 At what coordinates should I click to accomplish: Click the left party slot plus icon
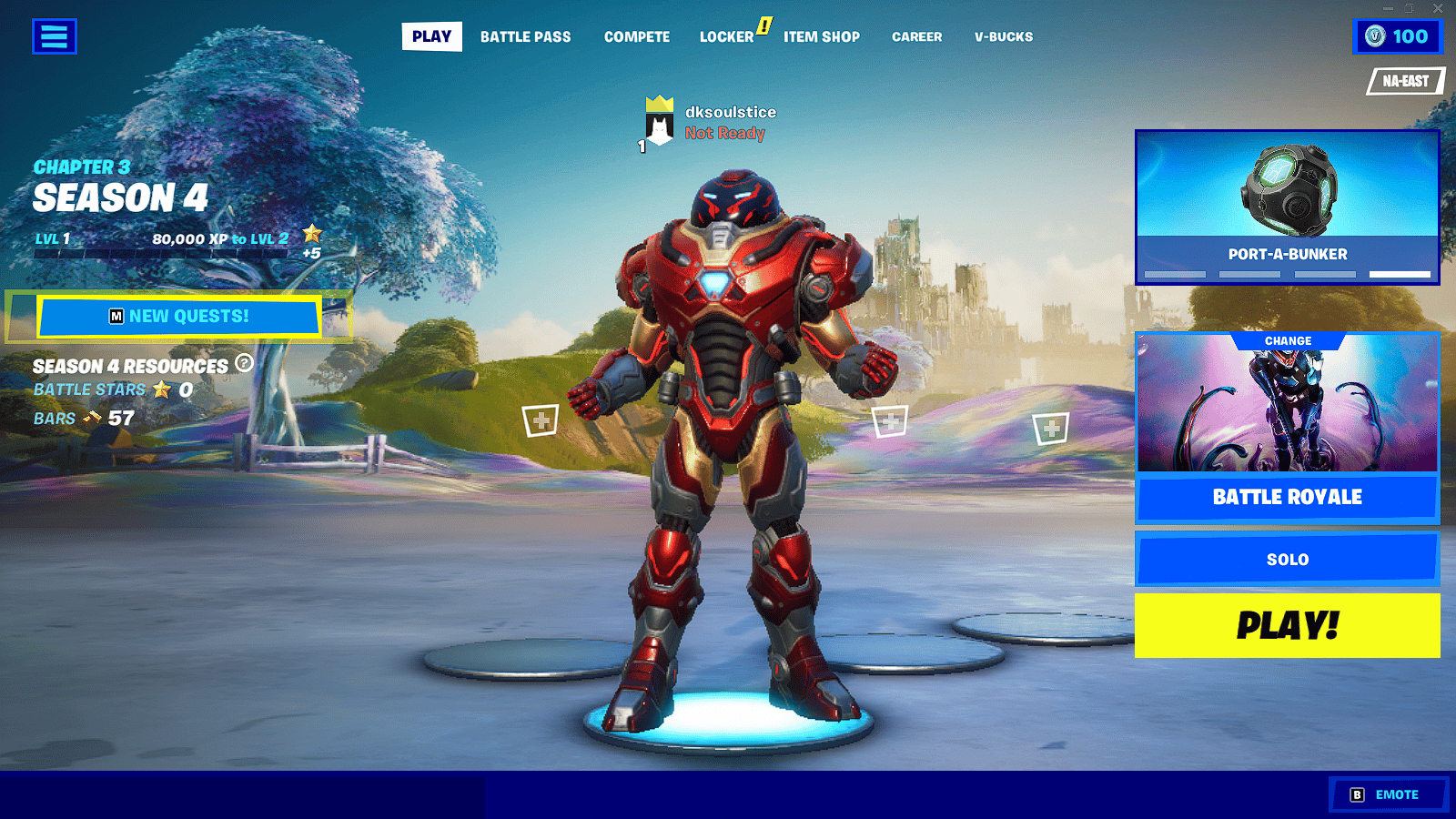pos(541,419)
